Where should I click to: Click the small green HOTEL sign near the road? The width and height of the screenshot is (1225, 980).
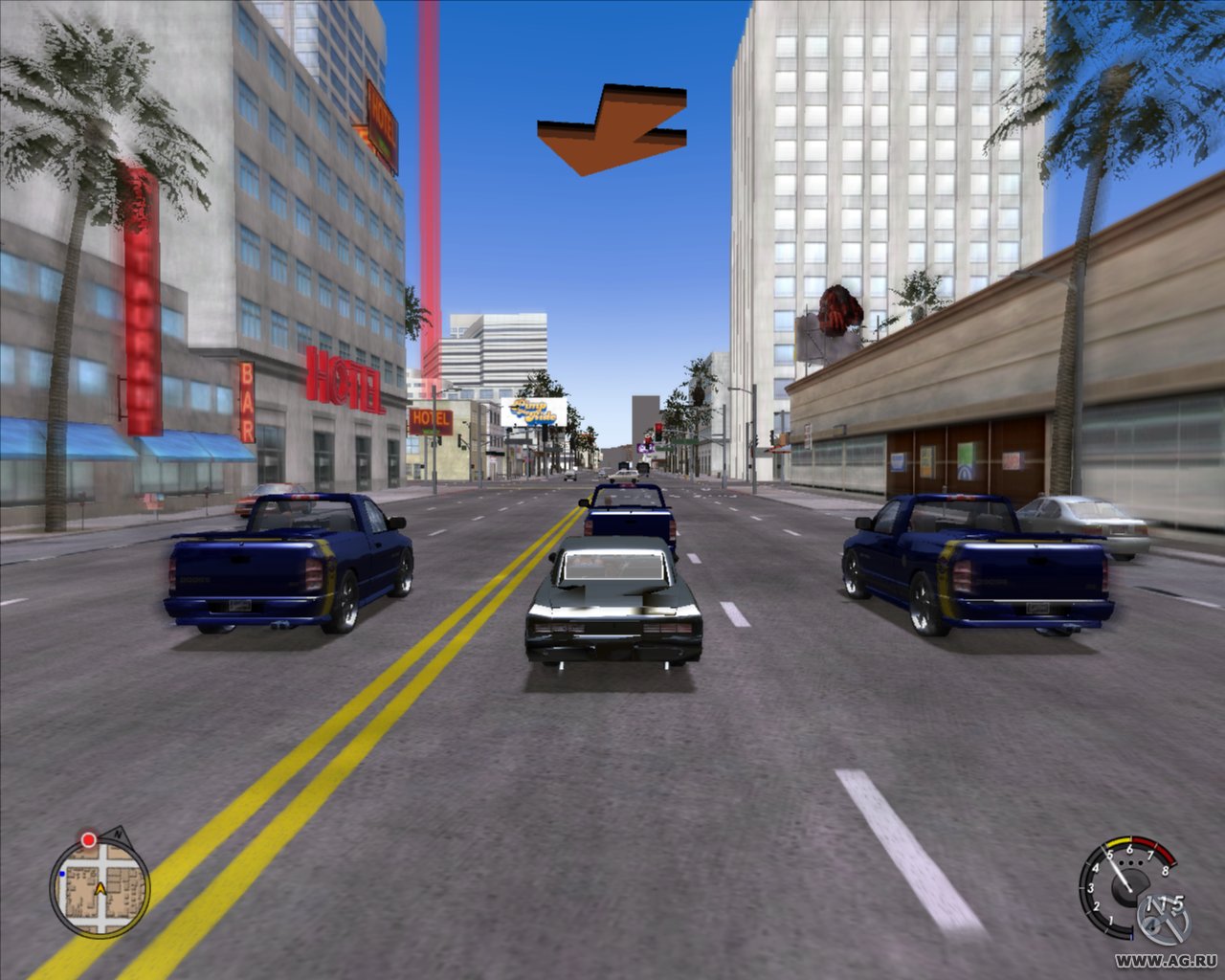(x=430, y=420)
